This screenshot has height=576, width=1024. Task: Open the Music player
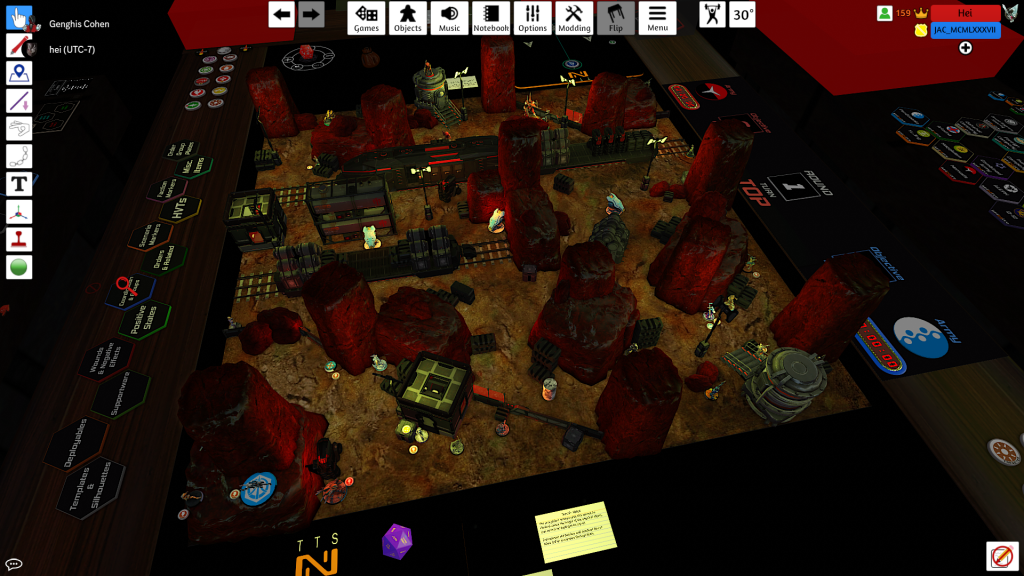[450, 18]
